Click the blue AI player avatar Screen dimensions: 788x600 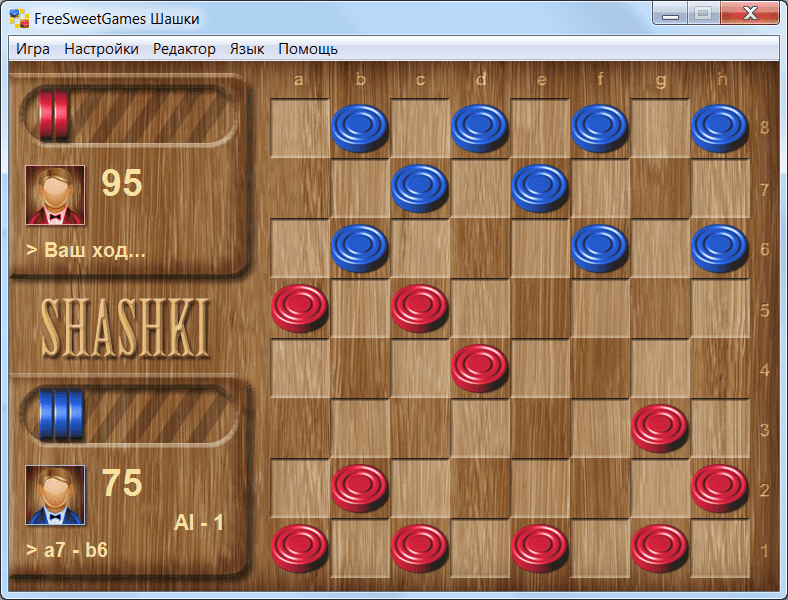point(55,494)
